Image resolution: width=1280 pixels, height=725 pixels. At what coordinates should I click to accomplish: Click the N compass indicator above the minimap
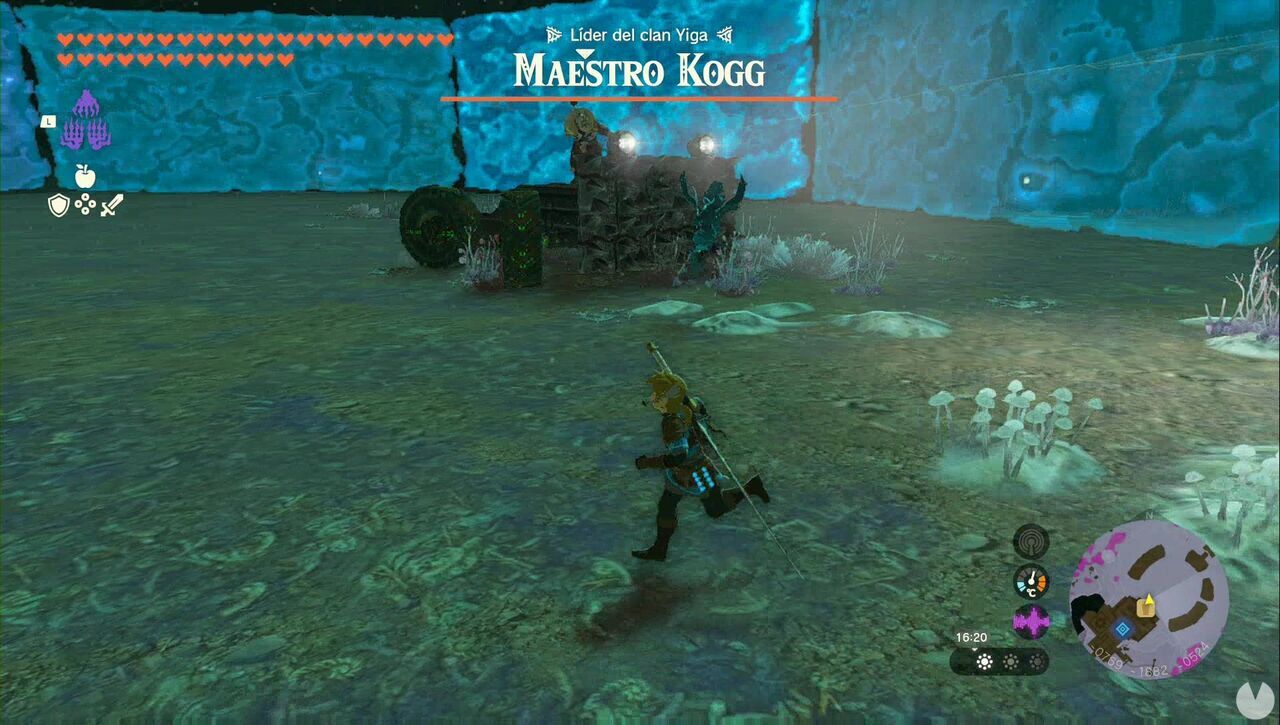[x=1148, y=514]
